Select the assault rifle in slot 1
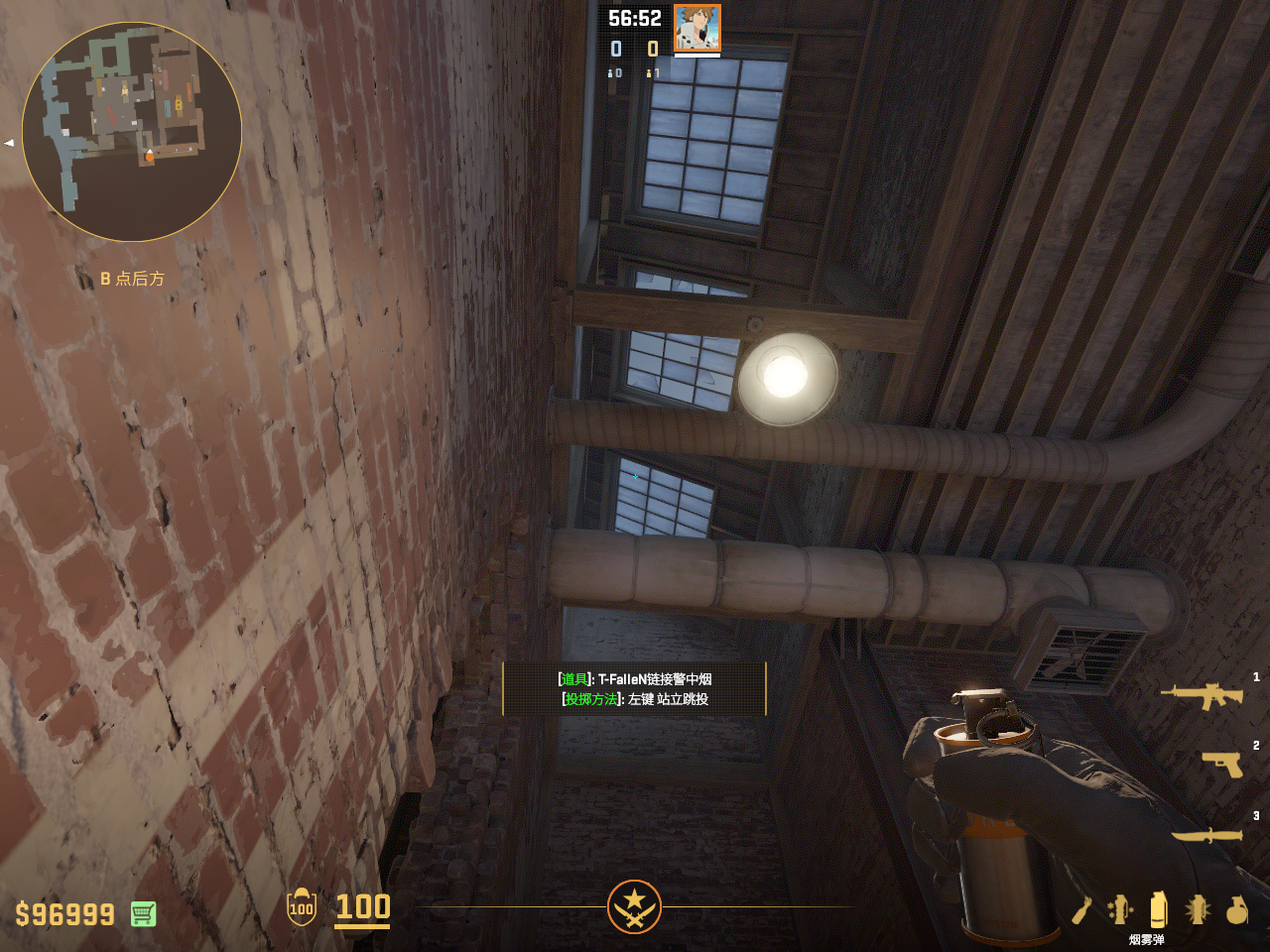Screen dimensions: 1270x952 [1202, 695]
